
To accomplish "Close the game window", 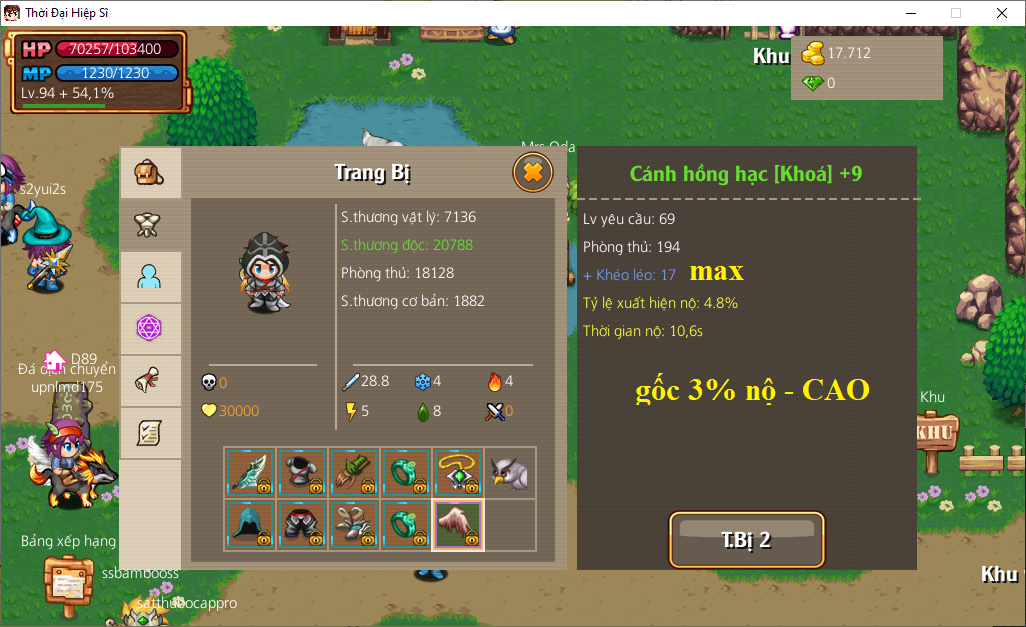I will coord(1001,13).
